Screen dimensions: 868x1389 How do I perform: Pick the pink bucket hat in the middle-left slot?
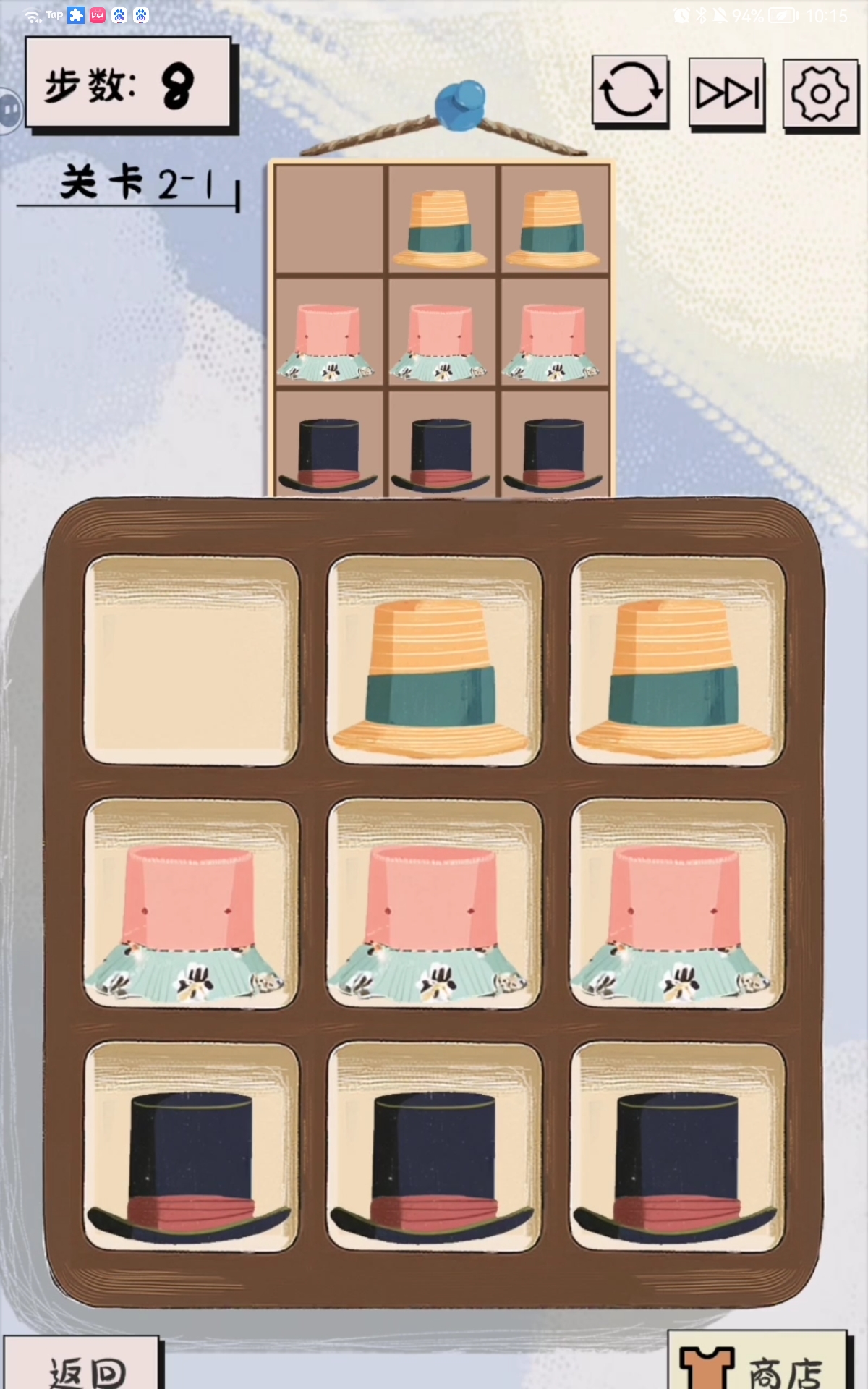[x=192, y=915]
